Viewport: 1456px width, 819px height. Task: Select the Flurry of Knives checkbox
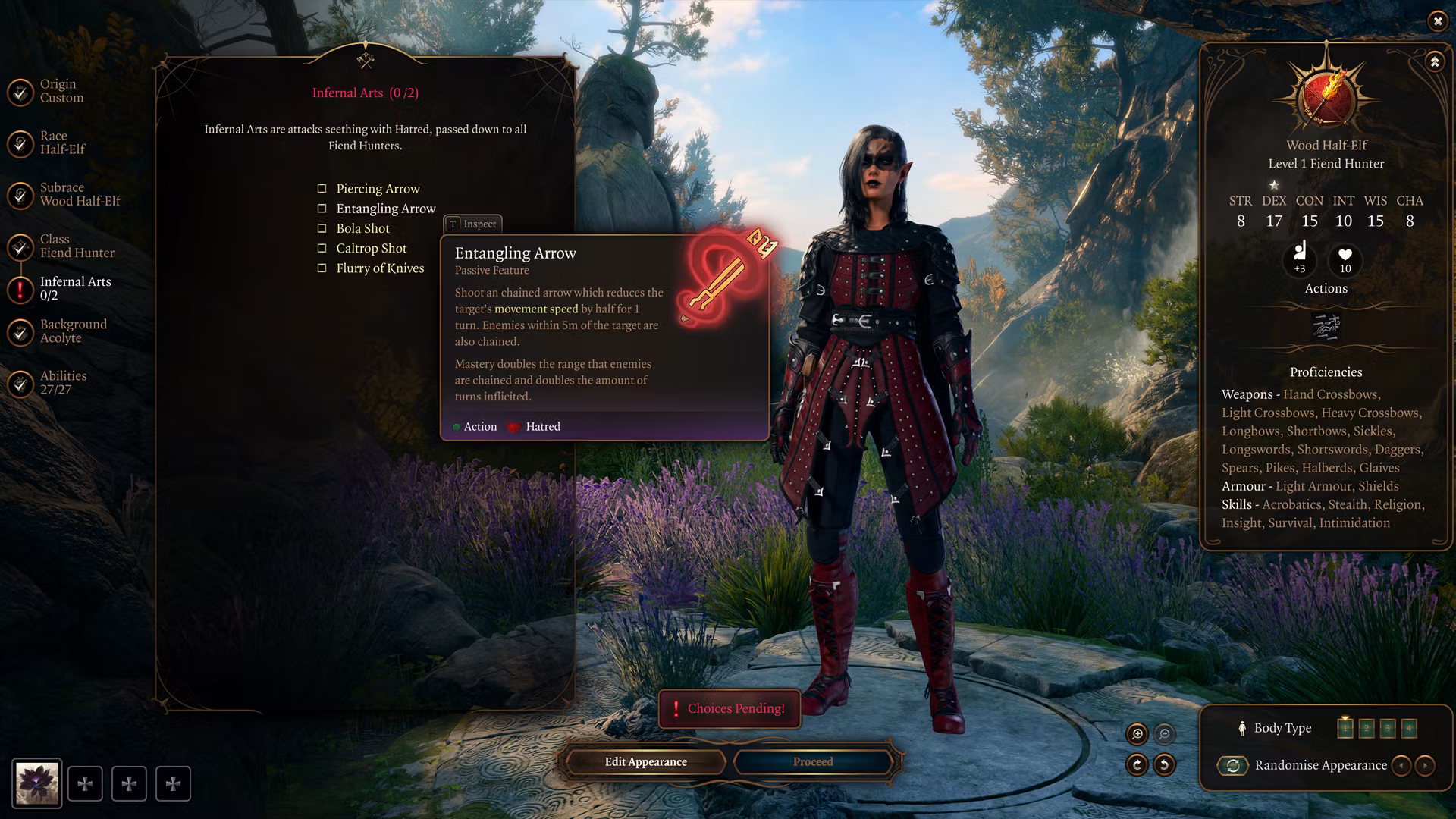[x=322, y=268]
